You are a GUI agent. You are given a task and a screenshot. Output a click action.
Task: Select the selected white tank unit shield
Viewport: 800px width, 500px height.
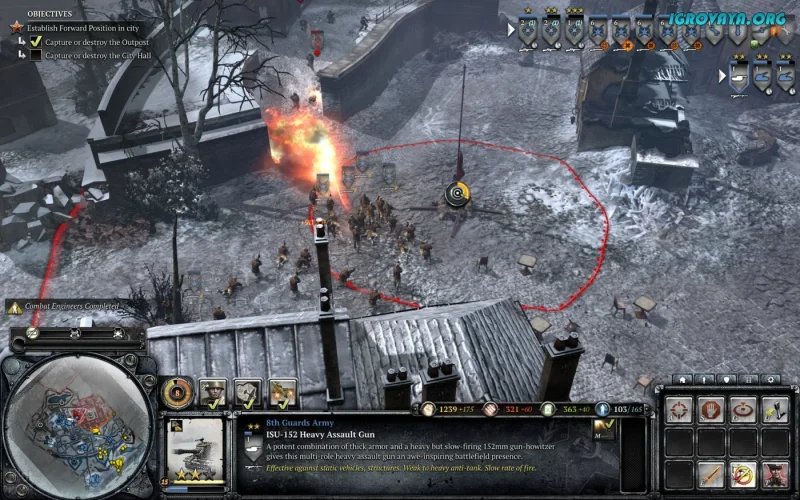(x=738, y=77)
